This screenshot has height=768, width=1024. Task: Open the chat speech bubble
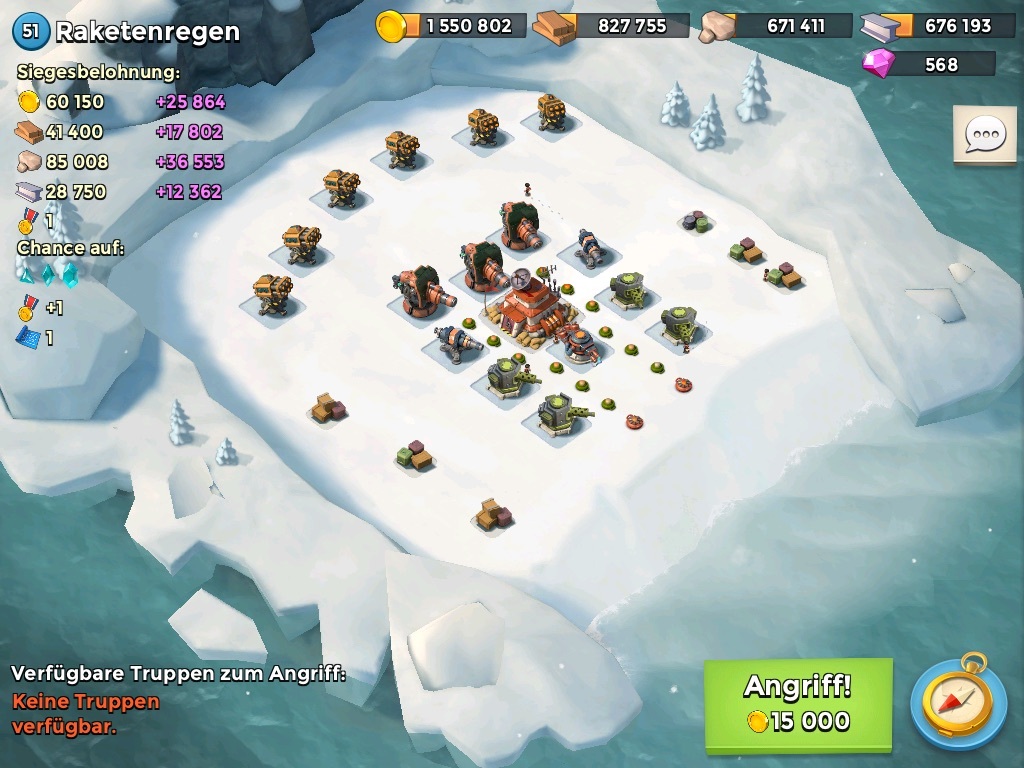tap(985, 135)
